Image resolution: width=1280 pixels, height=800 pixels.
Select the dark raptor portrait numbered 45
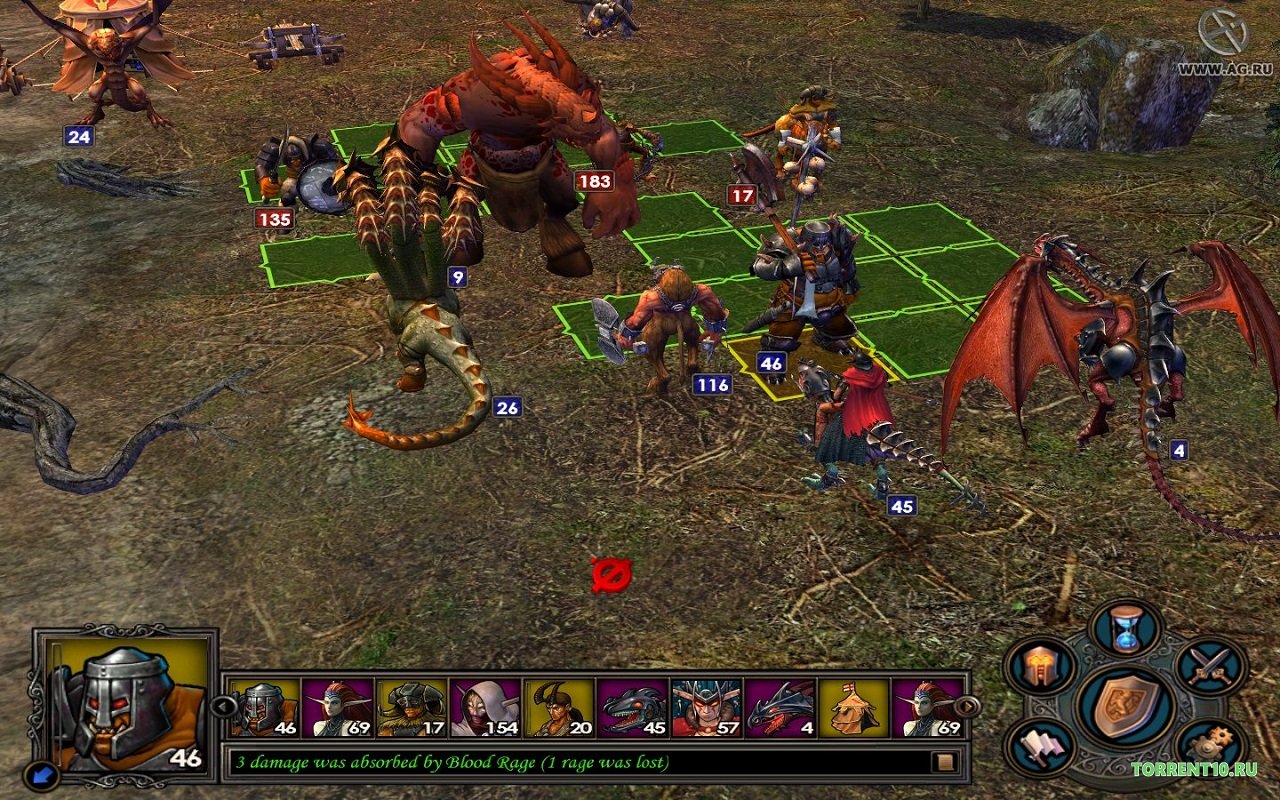point(632,708)
